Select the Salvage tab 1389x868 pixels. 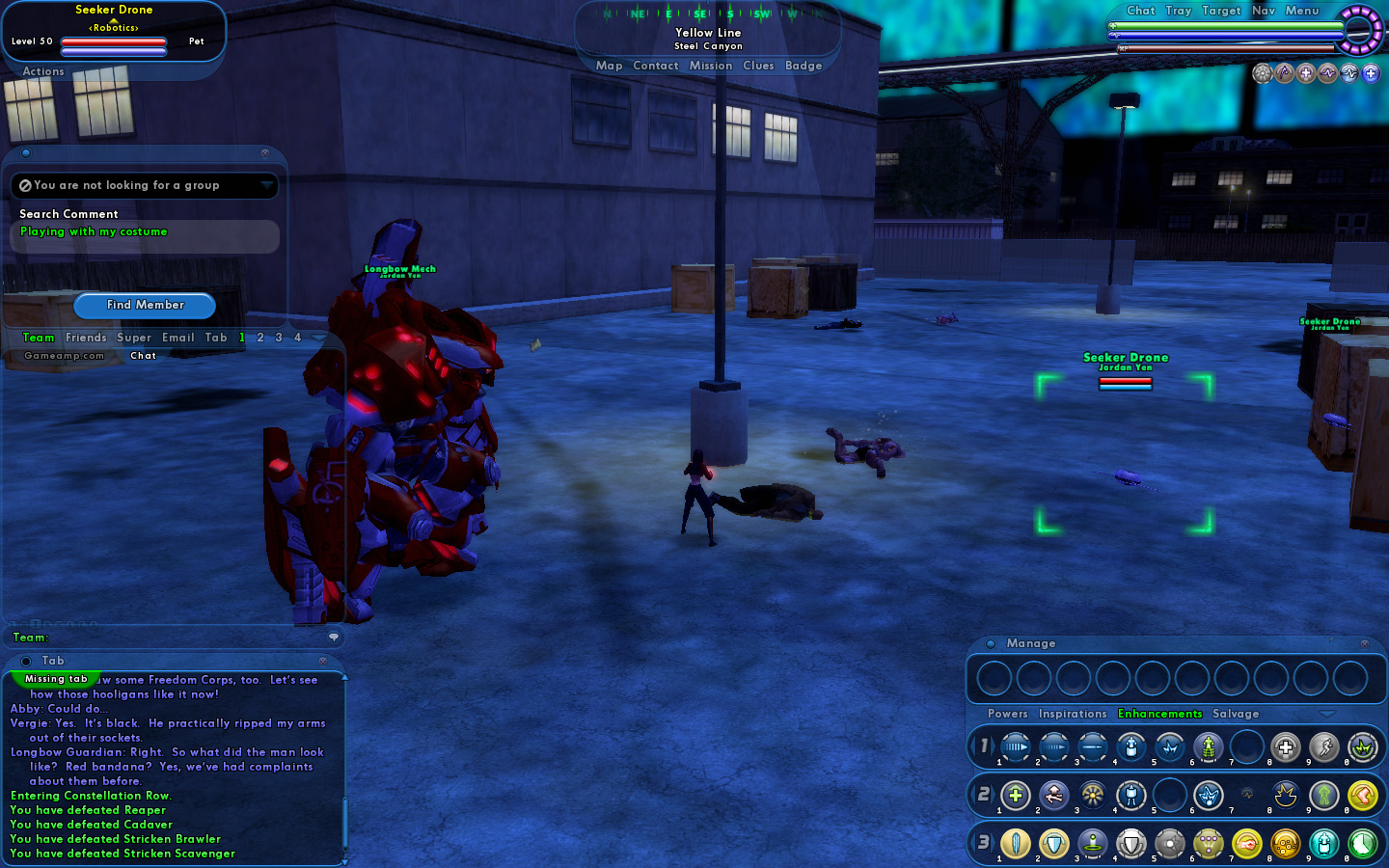pos(1236,714)
